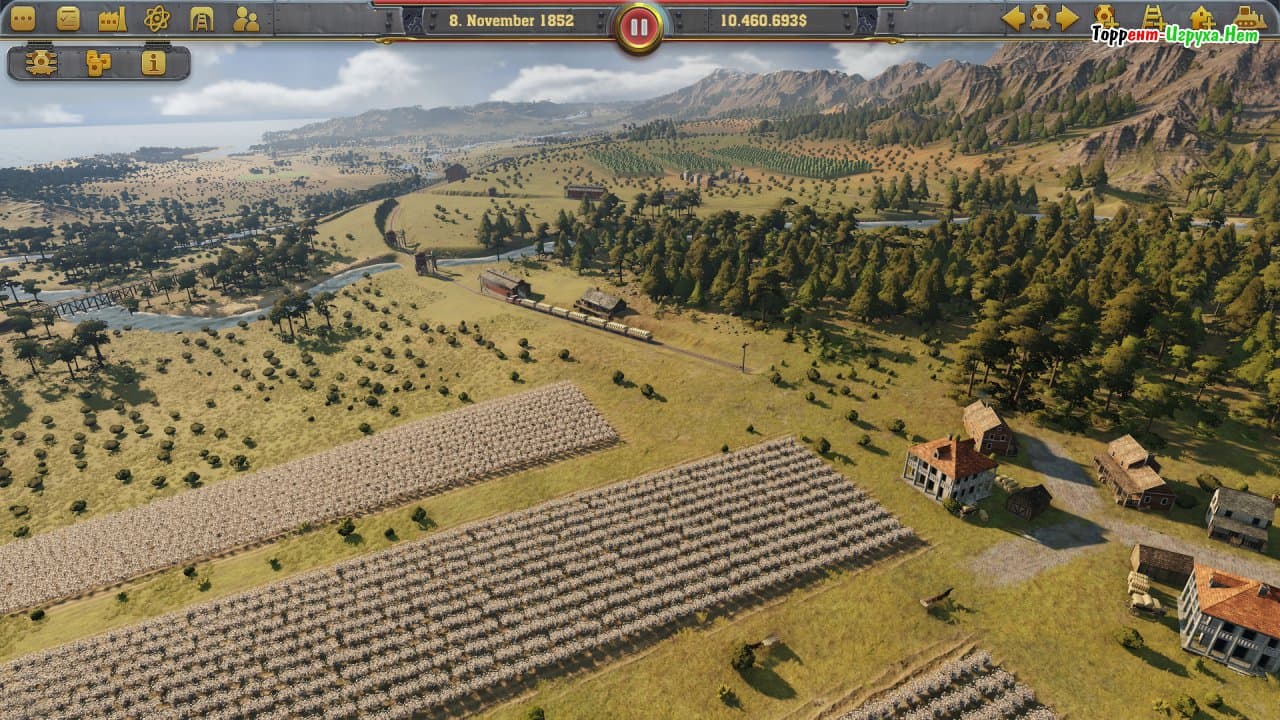The height and width of the screenshot is (720, 1280).
Task: Click the stacked barrels goods icon
Action: [x=98, y=63]
